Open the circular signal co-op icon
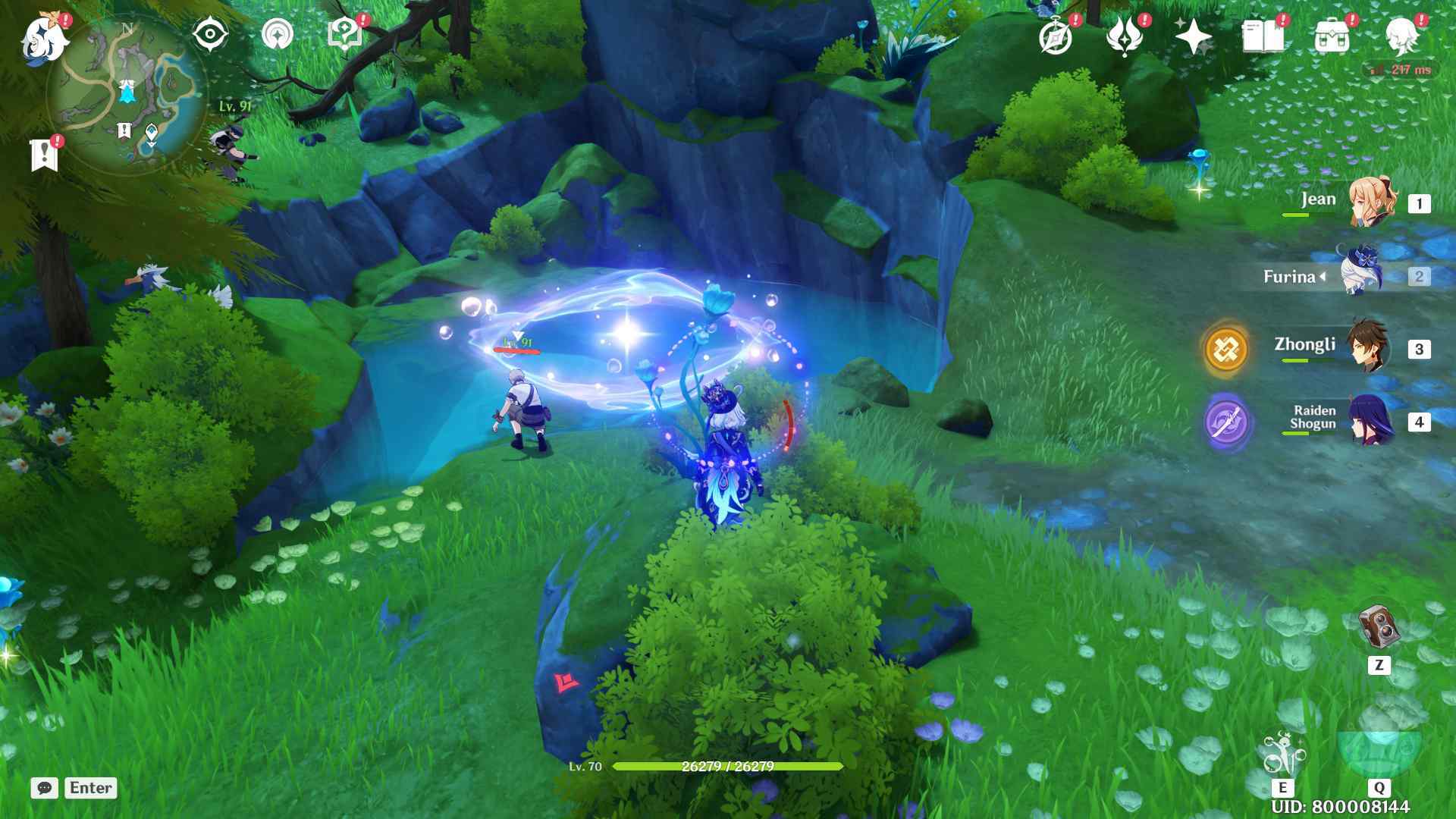Viewport: 1456px width, 819px height. tap(277, 35)
